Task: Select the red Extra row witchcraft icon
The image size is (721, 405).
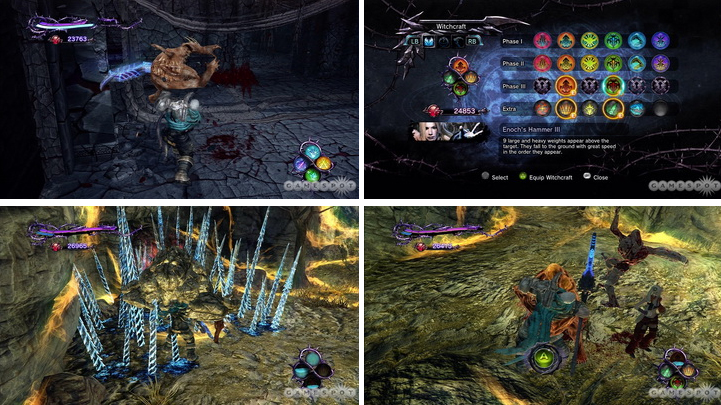Action: point(542,108)
